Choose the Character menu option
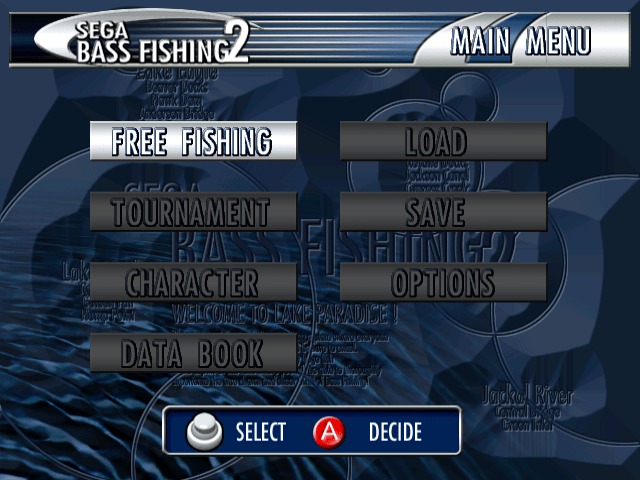 pyautogui.click(x=193, y=282)
